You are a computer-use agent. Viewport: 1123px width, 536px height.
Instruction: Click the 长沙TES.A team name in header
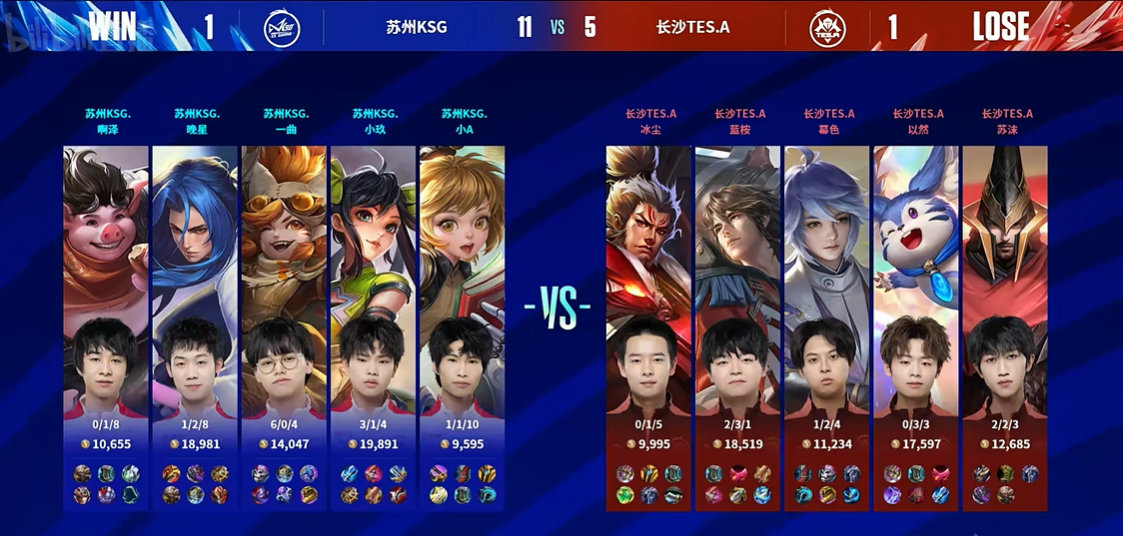pos(693,27)
